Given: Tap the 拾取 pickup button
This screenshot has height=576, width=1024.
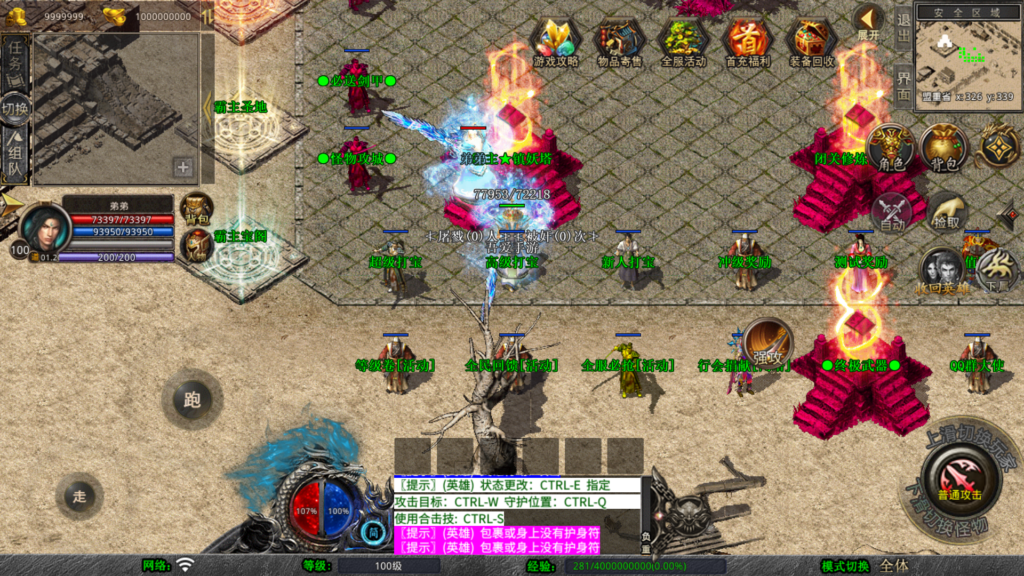Looking at the screenshot, I should tap(946, 212).
